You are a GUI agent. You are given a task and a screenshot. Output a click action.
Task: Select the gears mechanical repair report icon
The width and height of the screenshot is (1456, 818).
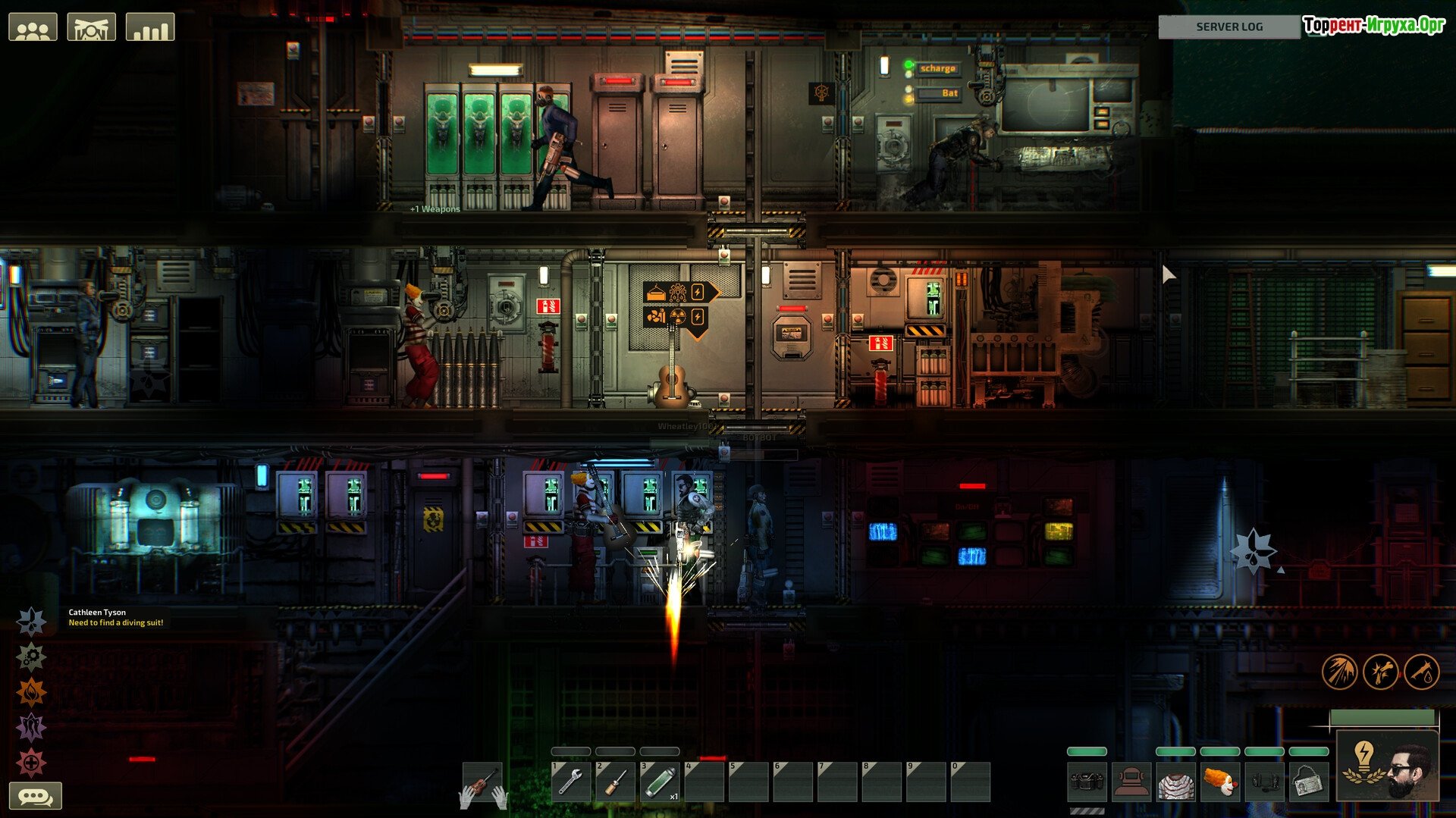pos(32,657)
